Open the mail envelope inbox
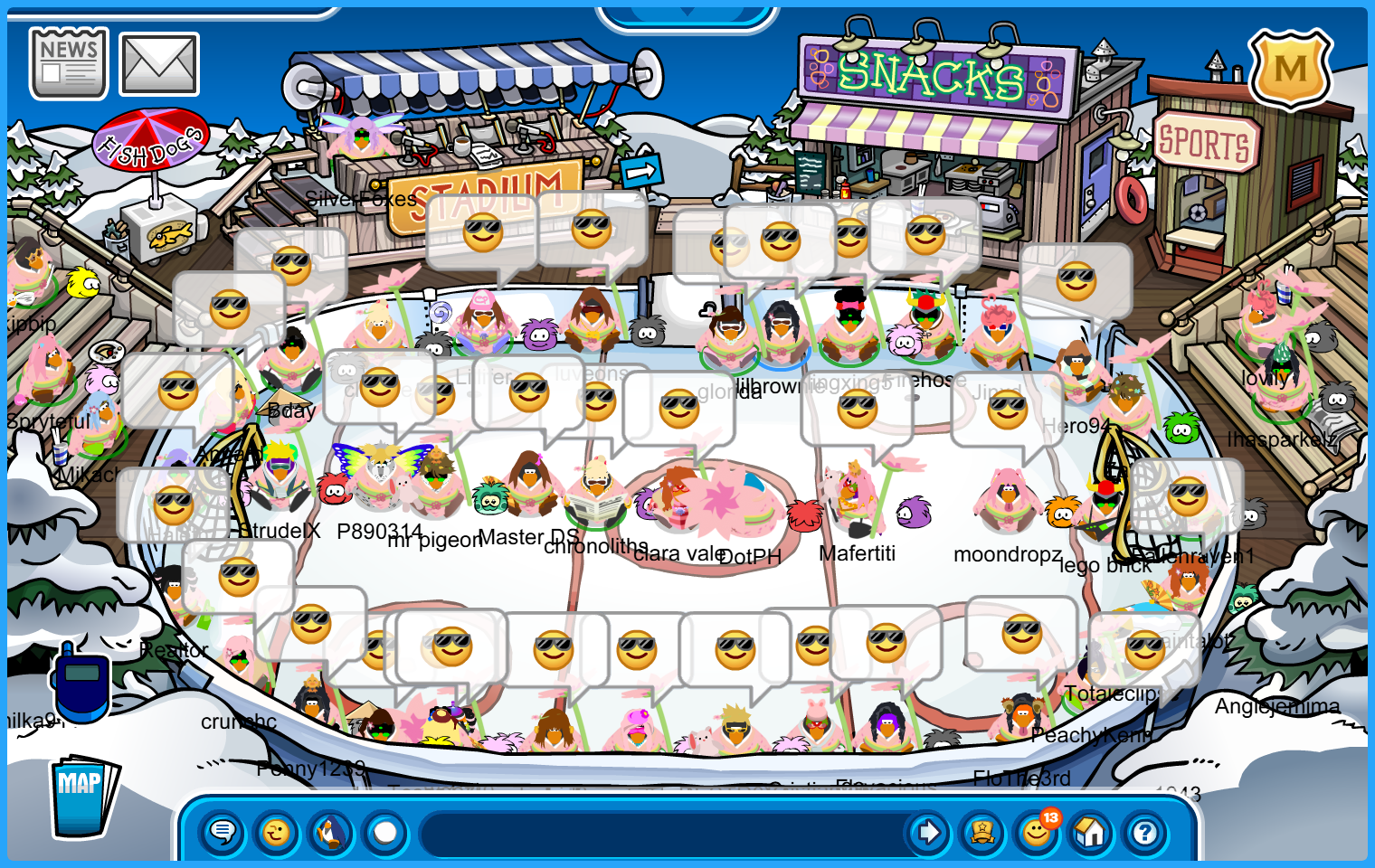The height and width of the screenshot is (868, 1375). (159, 64)
